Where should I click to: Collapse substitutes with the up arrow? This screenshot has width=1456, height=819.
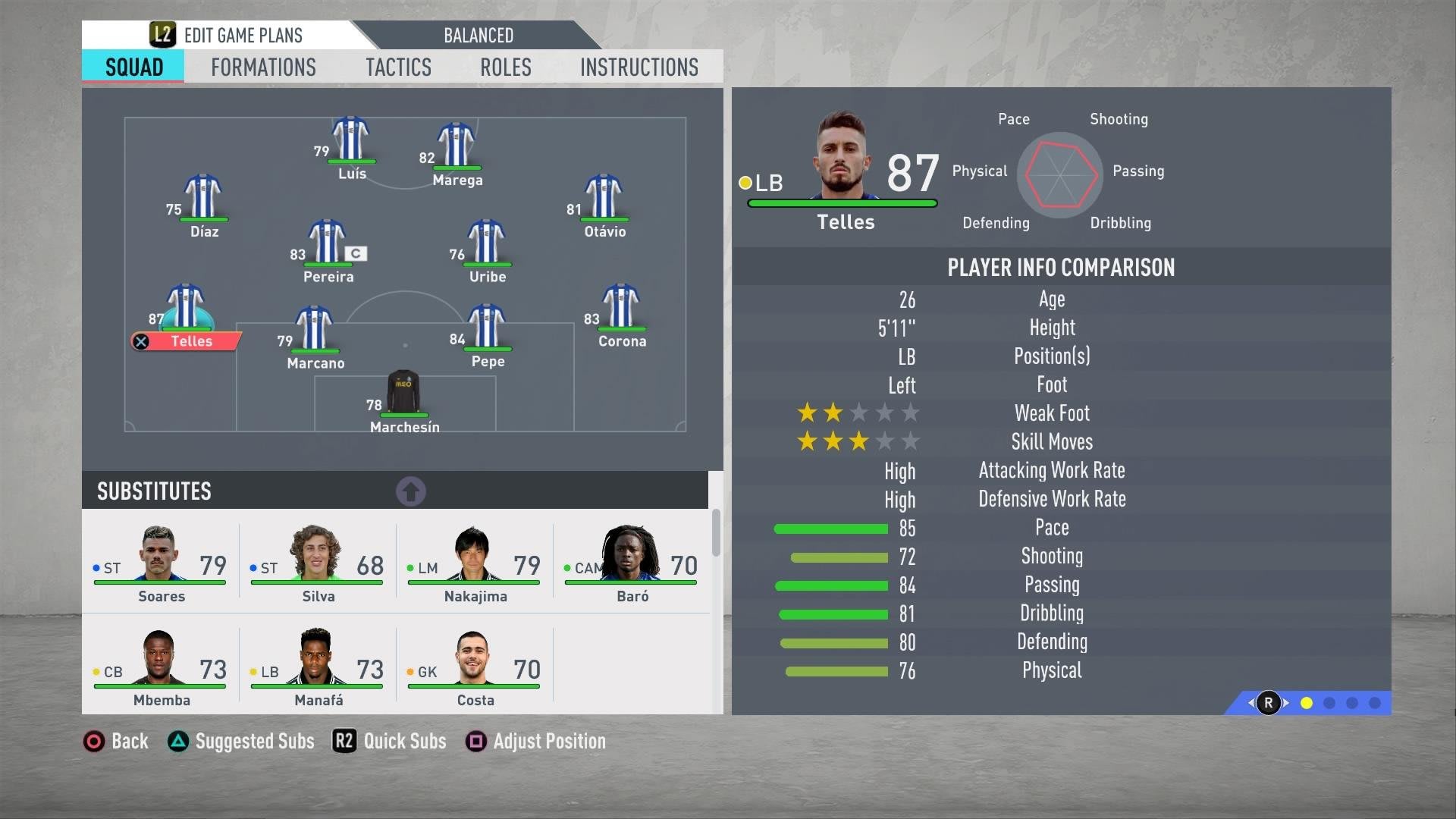click(411, 491)
